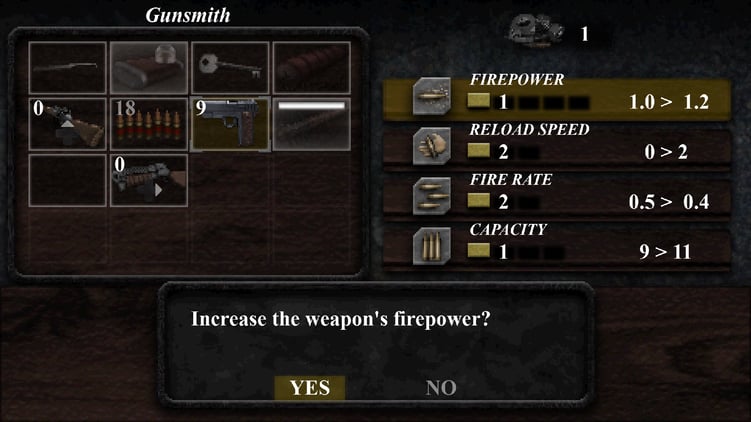Screen dimensions: 751x422
Task: Confirm with the YES button
Action: point(309,388)
